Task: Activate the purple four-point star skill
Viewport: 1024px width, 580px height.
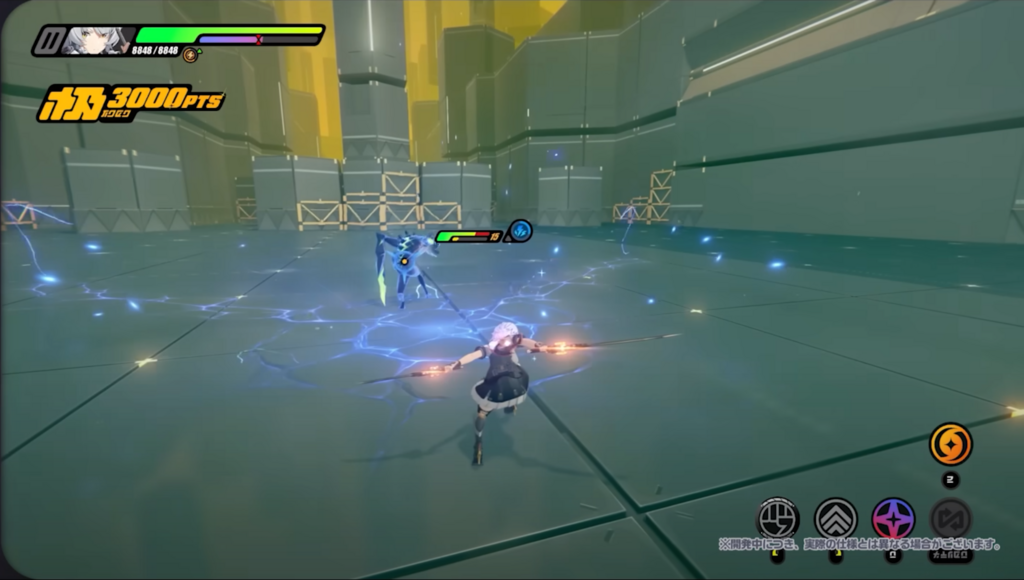Action: (892, 518)
